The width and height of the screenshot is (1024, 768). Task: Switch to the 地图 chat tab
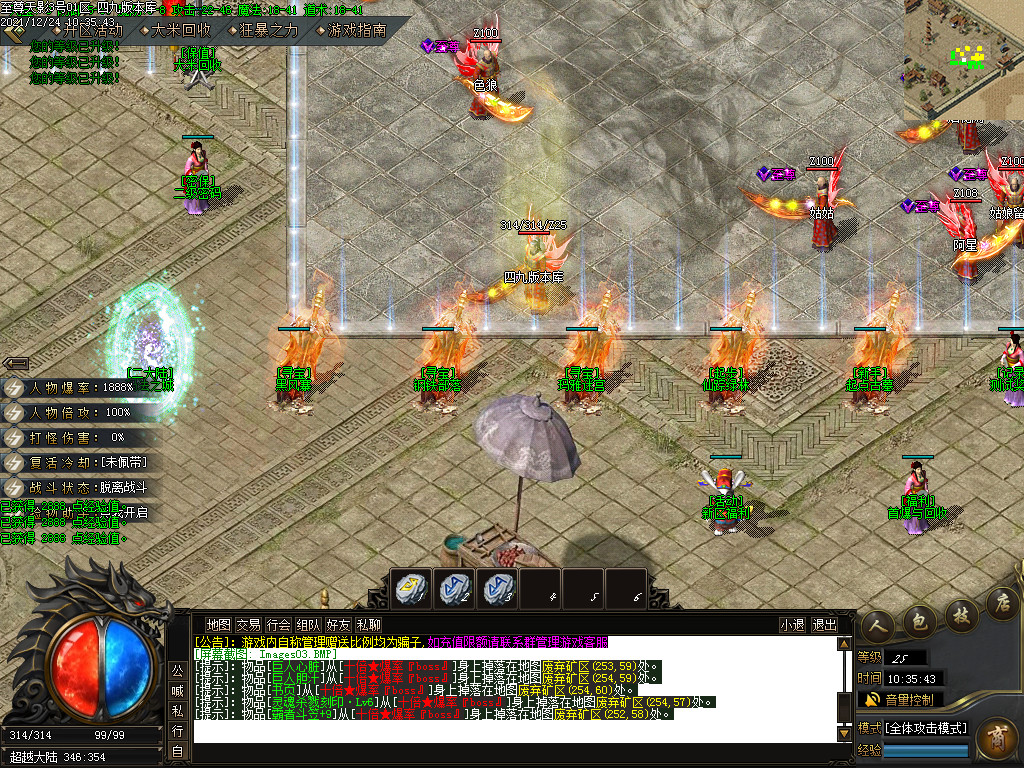218,624
